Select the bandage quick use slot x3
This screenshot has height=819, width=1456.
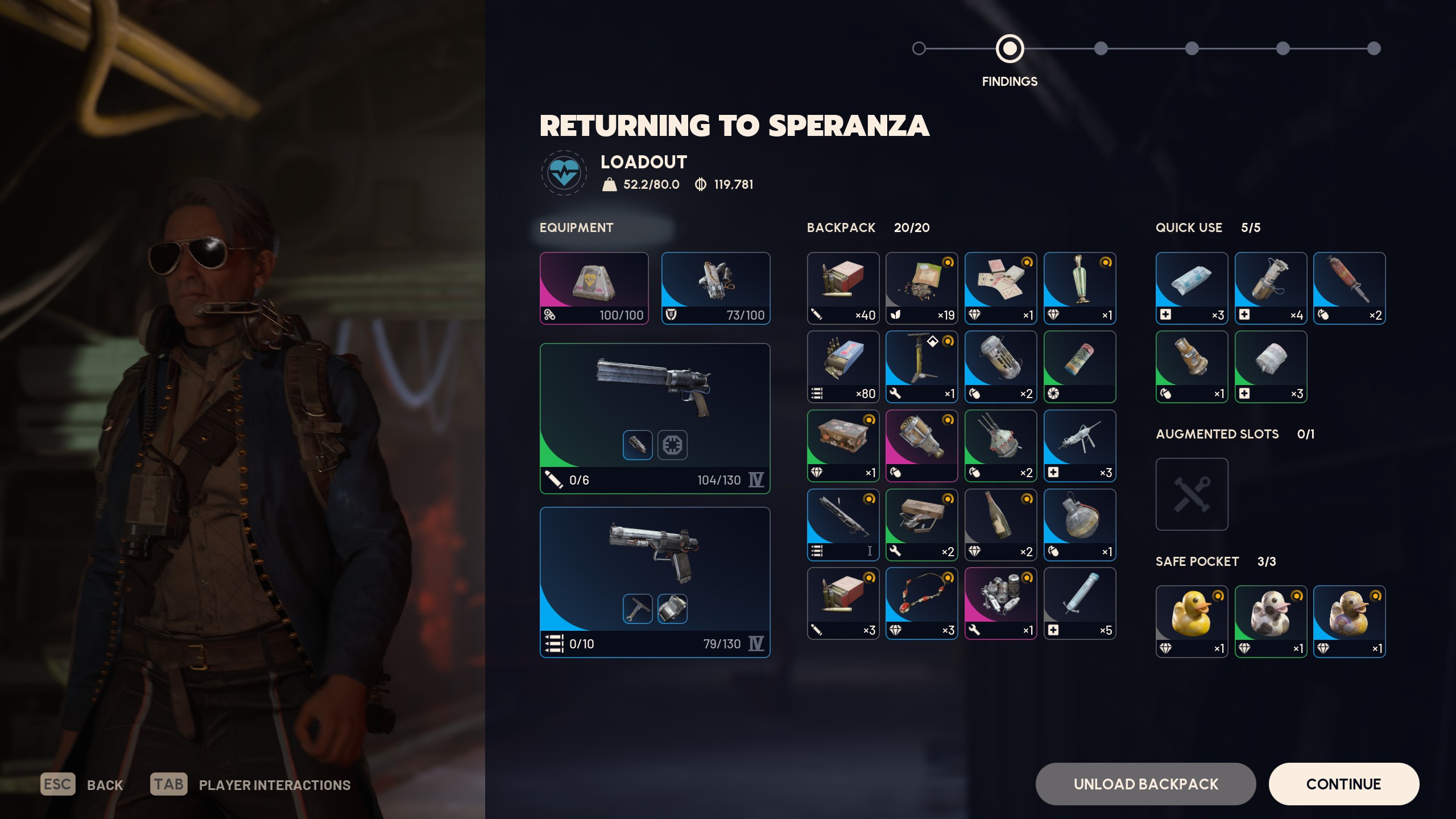(1192, 288)
